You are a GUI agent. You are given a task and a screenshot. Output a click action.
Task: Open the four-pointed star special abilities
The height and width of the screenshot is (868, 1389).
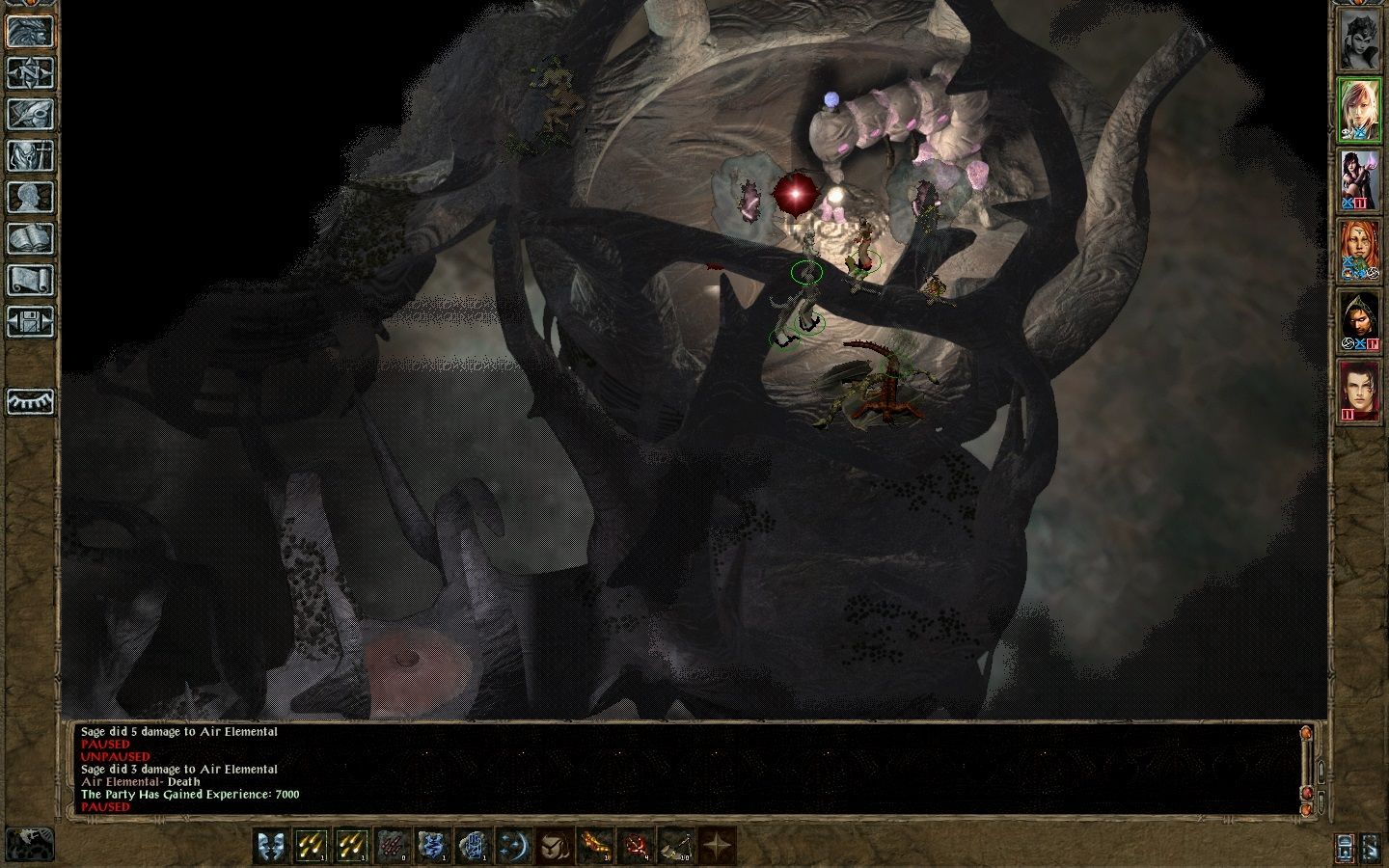point(717,846)
